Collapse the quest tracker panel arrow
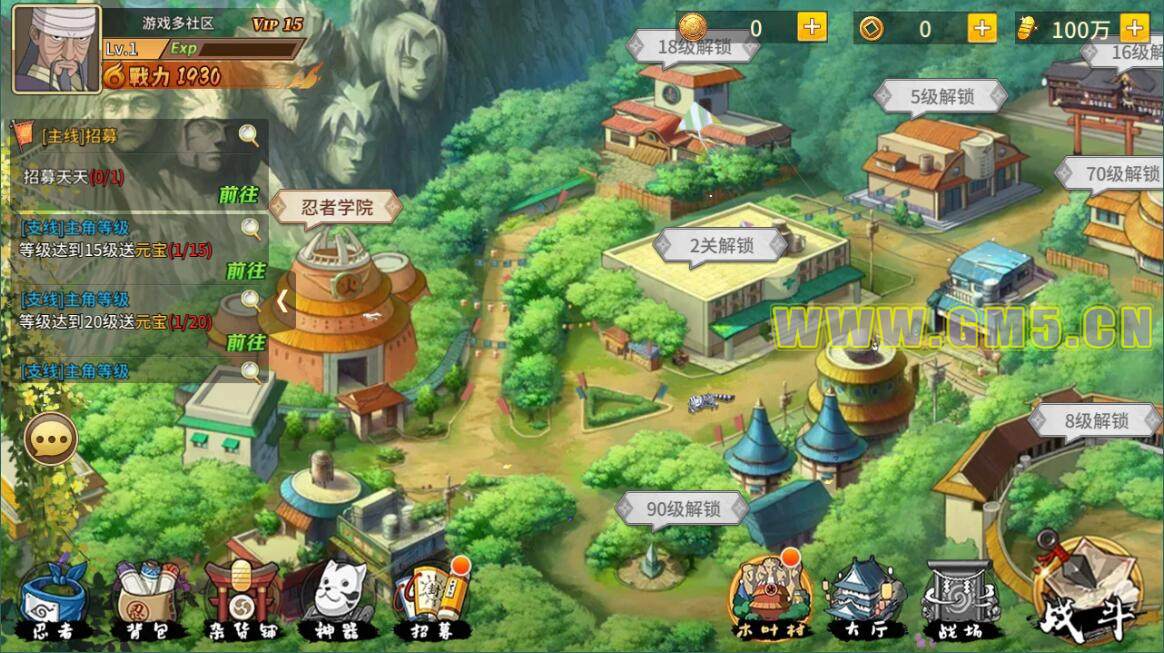Screen dimensions: 1164x653 tap(283, 299)
